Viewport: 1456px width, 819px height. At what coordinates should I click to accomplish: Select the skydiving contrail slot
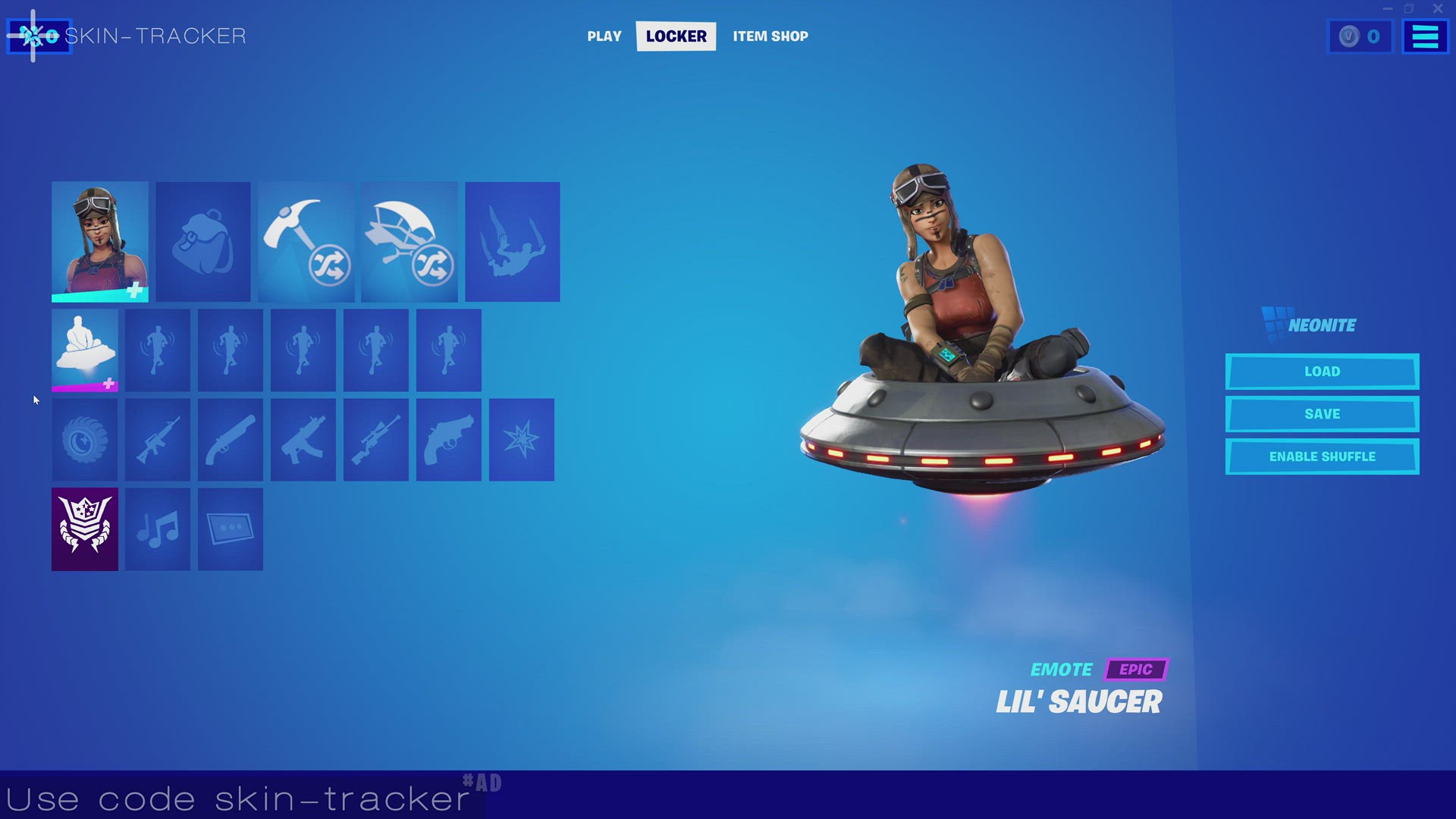tap(512, 240)
